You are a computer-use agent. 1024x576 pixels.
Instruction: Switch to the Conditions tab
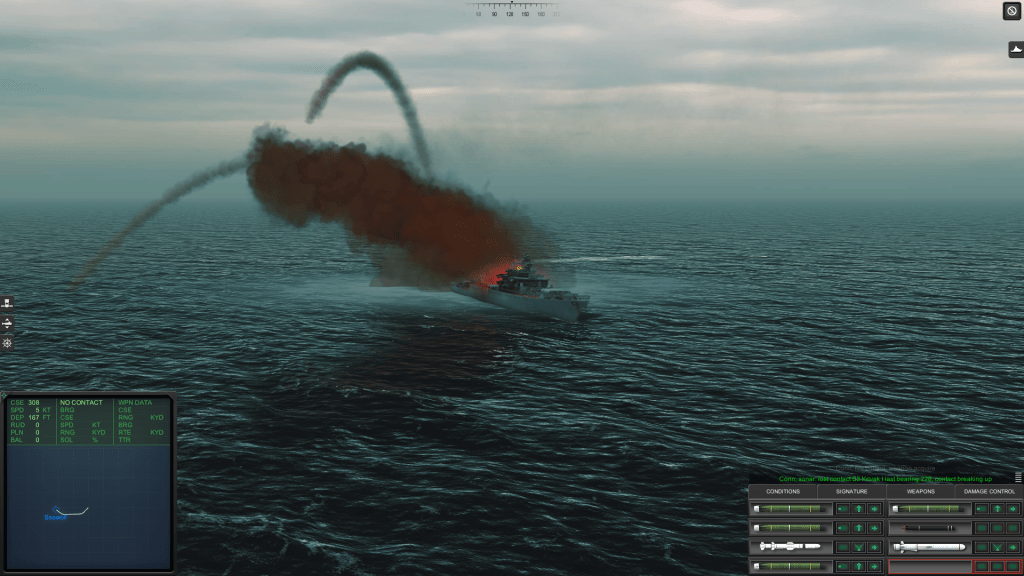coord(783,491)
